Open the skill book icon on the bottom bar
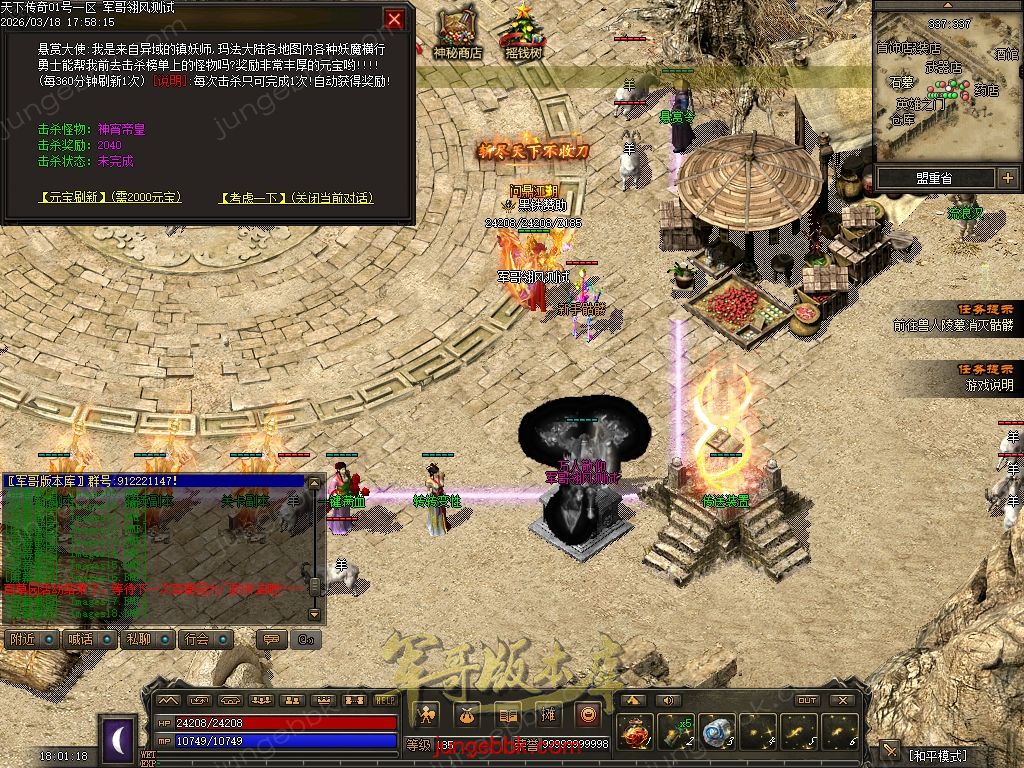 508,714
